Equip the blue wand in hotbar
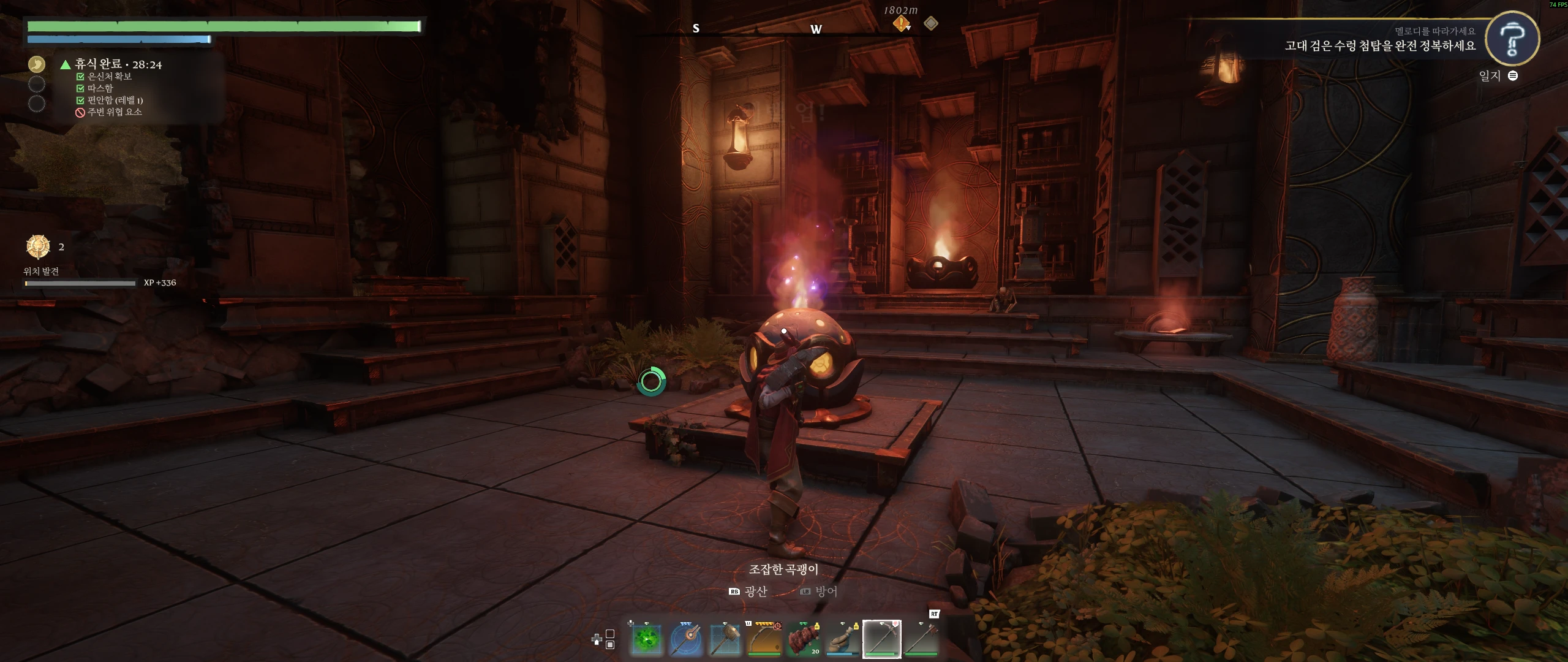Viewport: 1568px width, 662px height. (686, 639)
